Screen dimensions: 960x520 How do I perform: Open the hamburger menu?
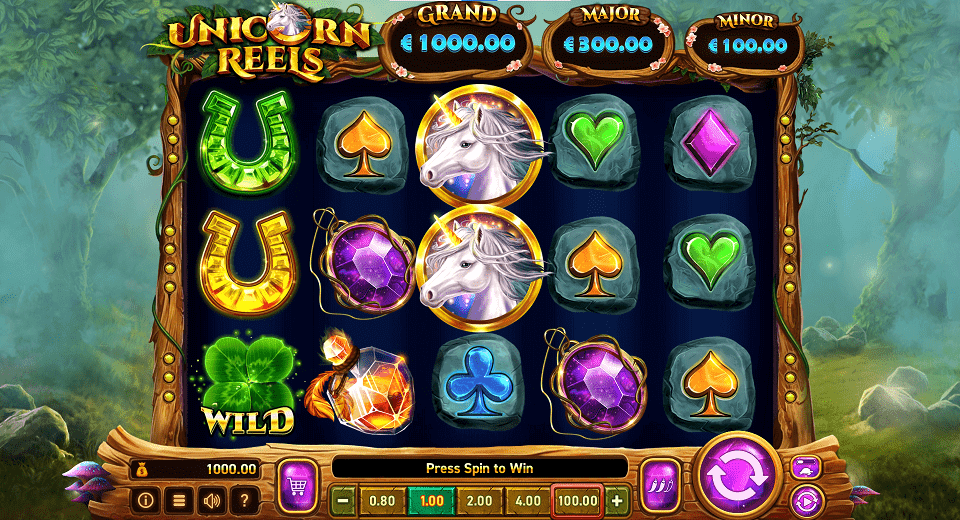(x=178, y=497)
